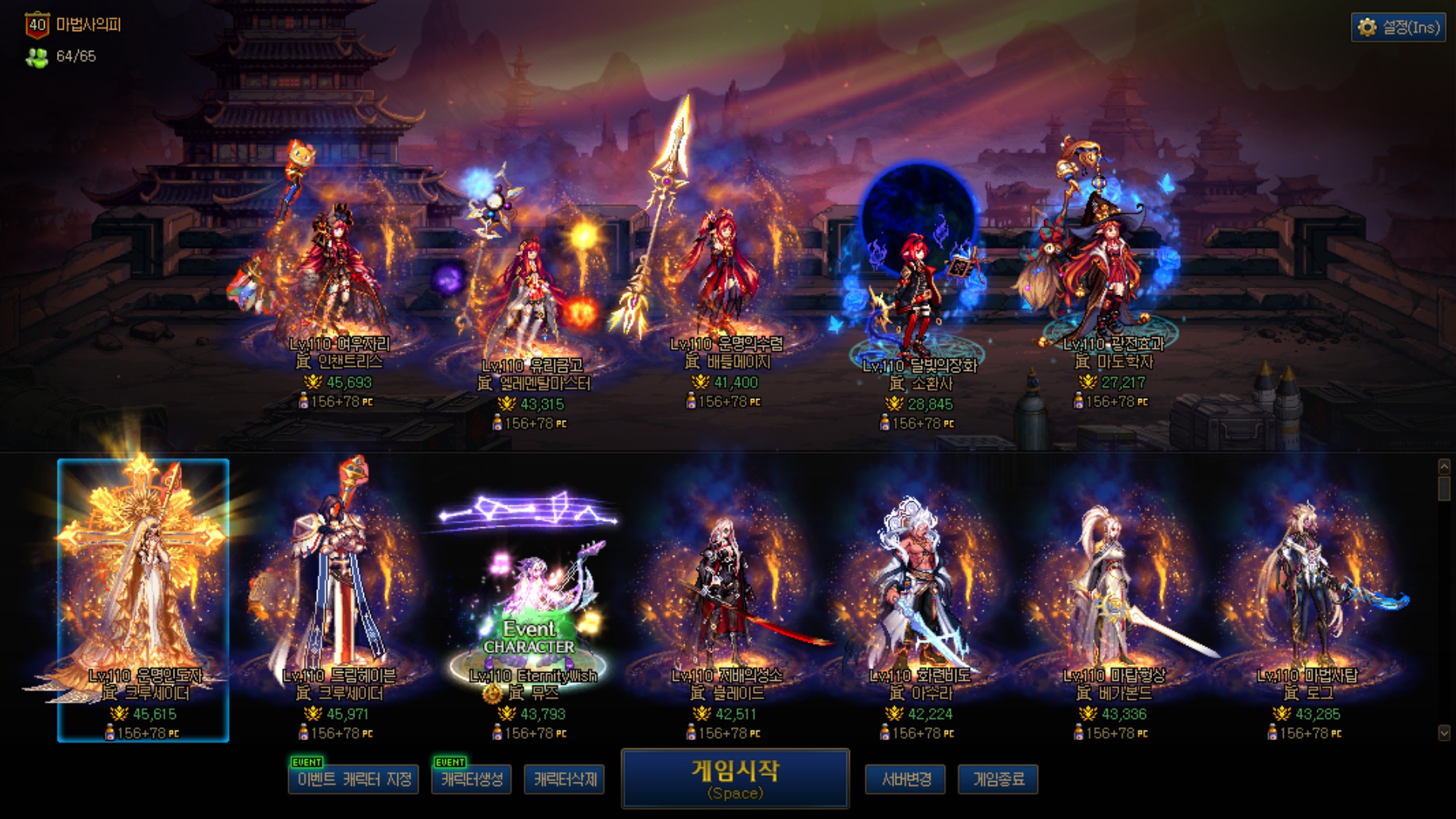
Task: Open settings via 설정(Ins) button
Action: [x=1398, y=27]
